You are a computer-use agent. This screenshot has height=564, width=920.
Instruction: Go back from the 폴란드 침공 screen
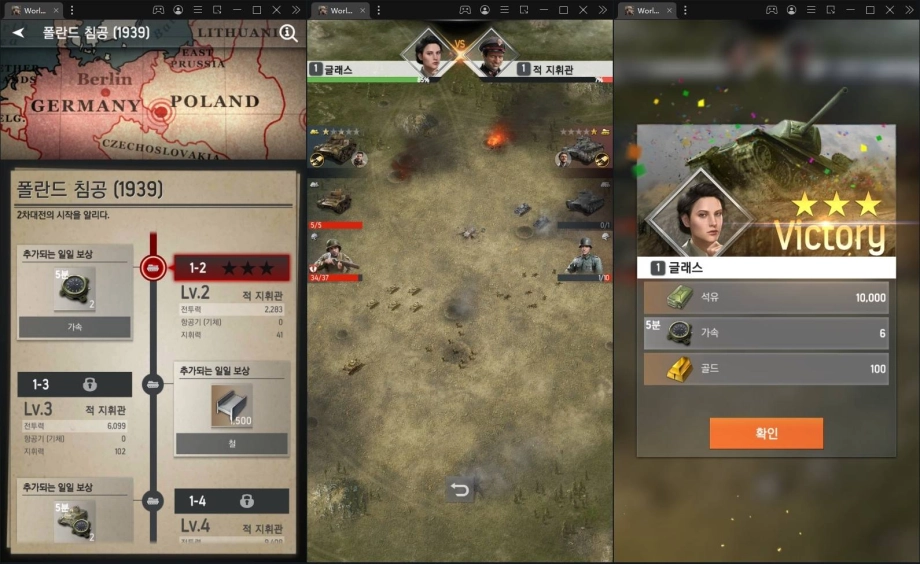click(17, 32)
